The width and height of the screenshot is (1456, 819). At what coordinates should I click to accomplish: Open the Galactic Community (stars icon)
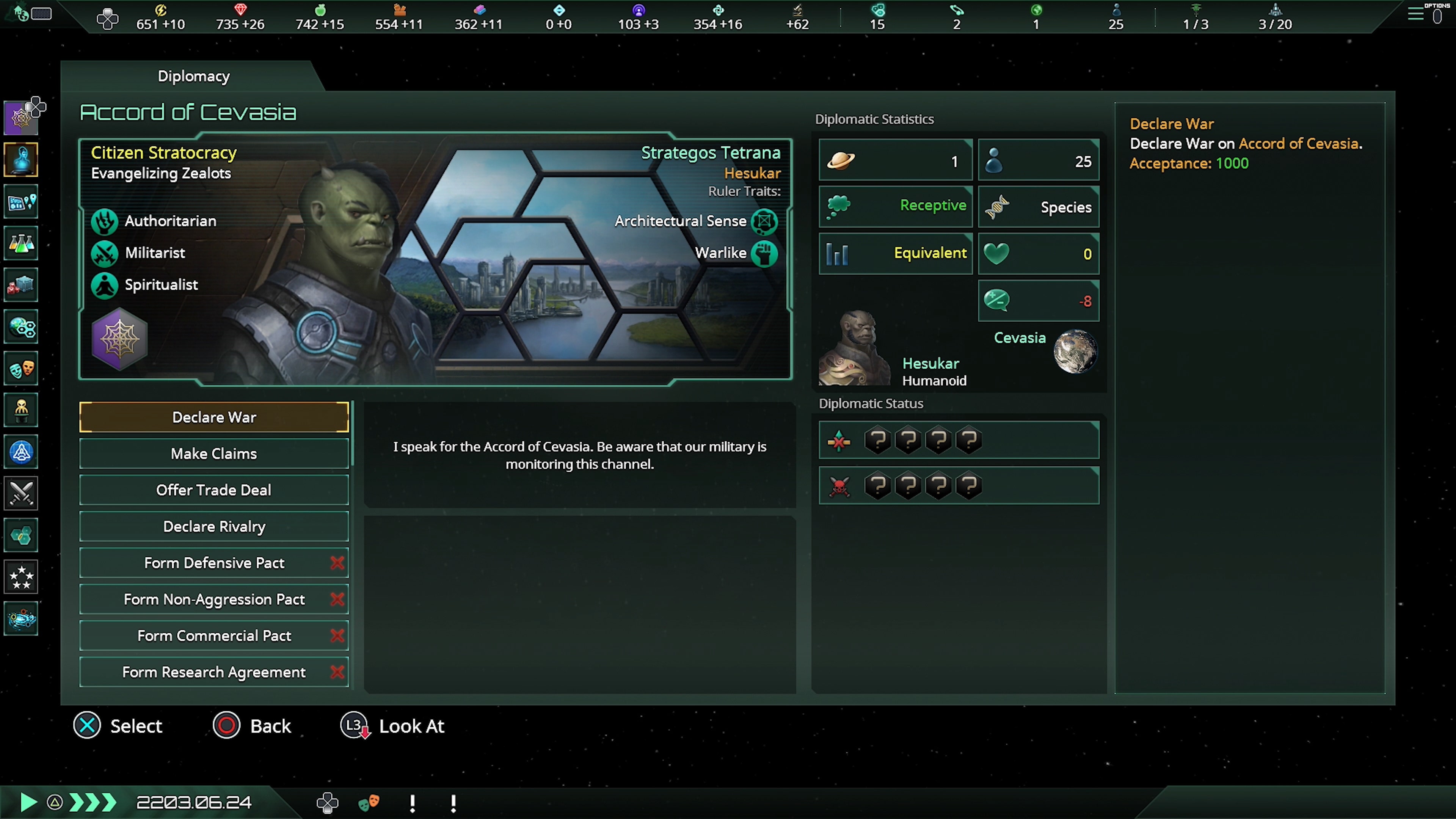[21, 577]
